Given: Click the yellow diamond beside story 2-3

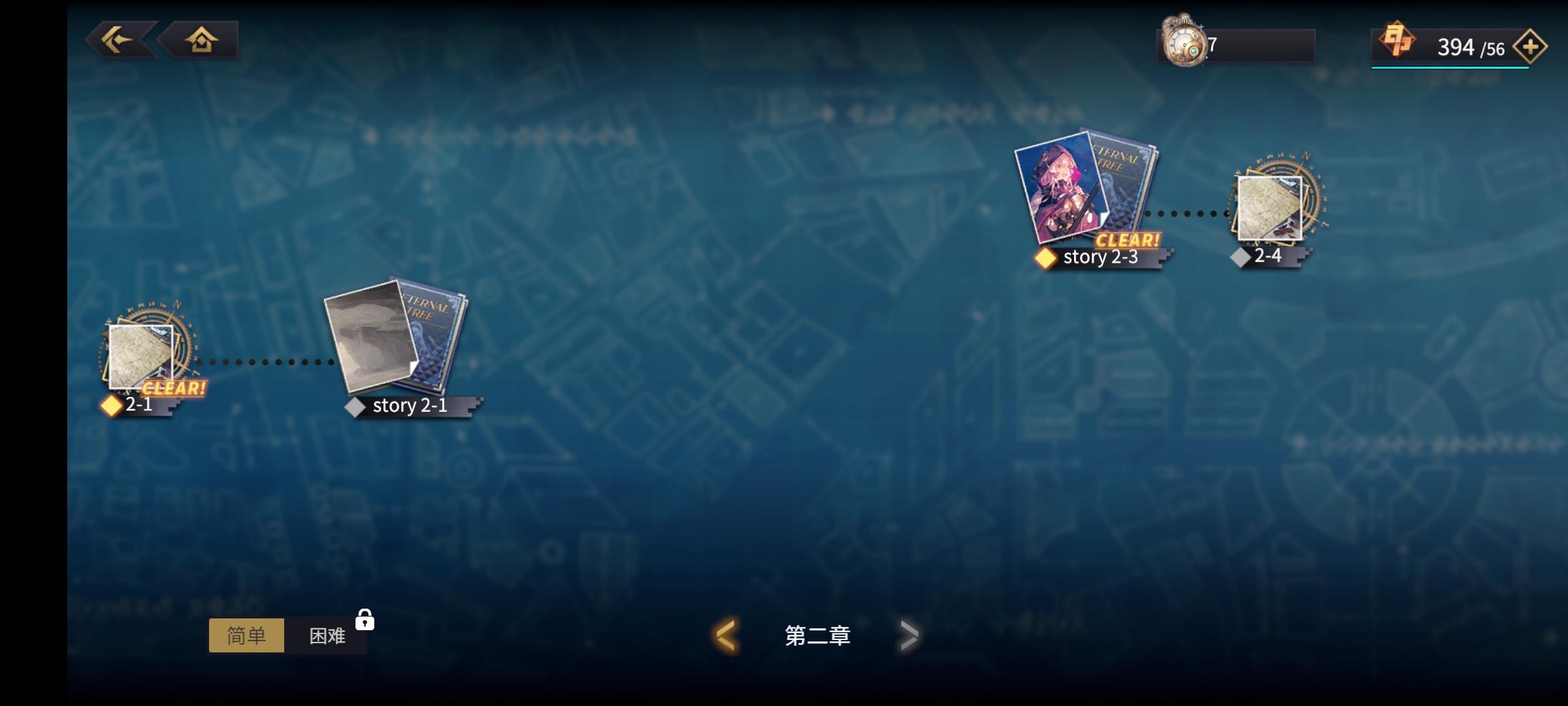Looking at the screenshot, I should point(1047,257).
